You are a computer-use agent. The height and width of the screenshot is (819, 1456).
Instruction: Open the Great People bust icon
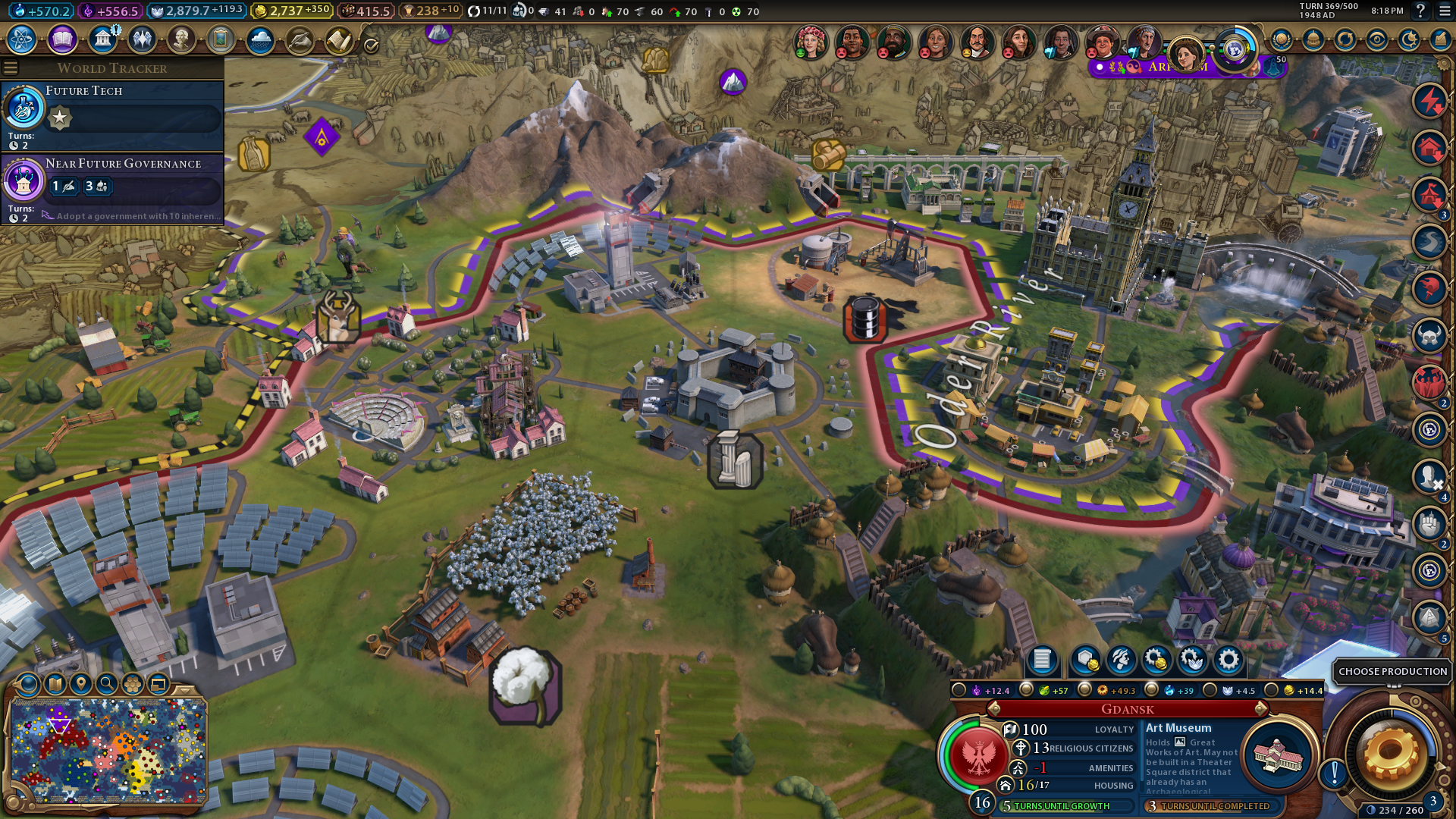pyautogui.click(x=181, y=39)
